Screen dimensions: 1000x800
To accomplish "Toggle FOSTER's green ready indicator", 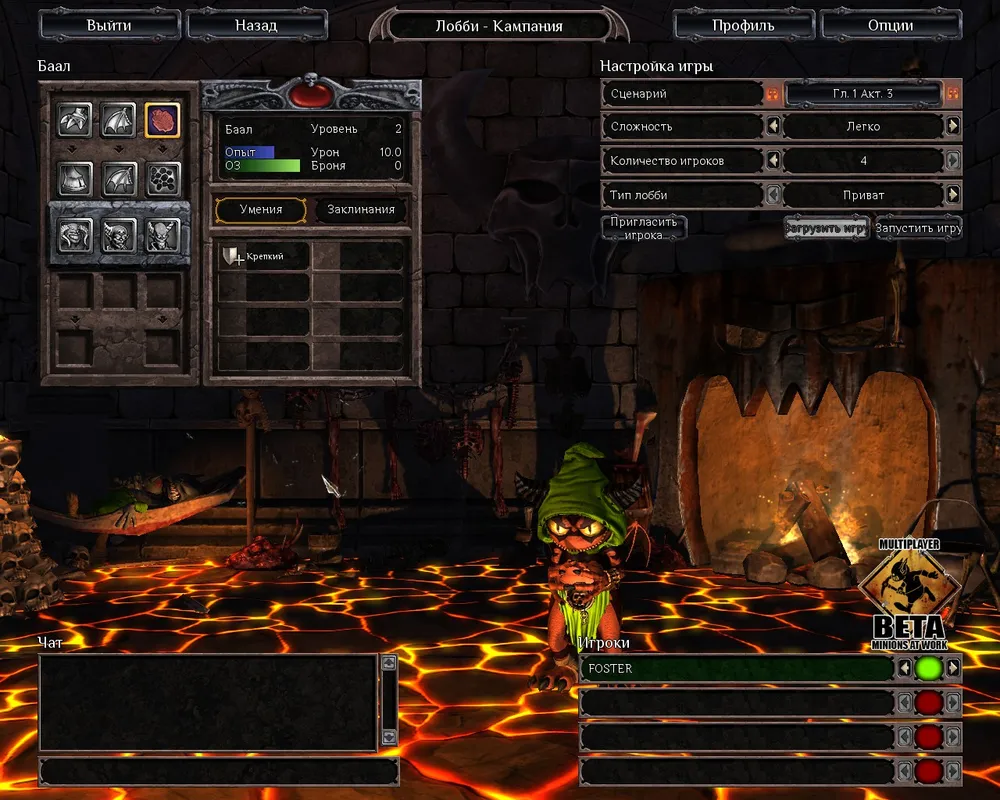I will click(x=928, y=668).
